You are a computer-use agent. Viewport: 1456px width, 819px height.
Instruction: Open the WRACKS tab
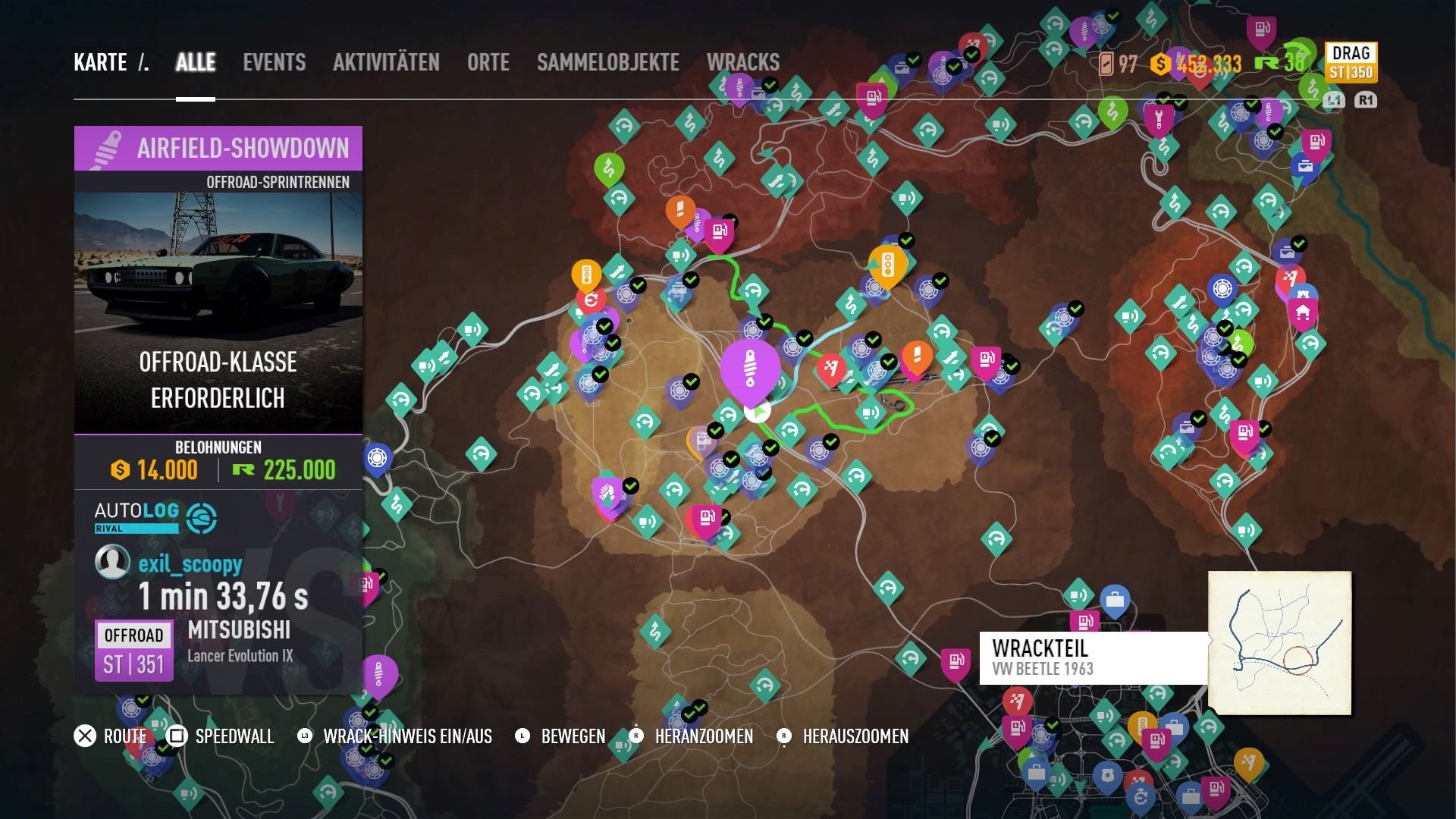(743, 62)
